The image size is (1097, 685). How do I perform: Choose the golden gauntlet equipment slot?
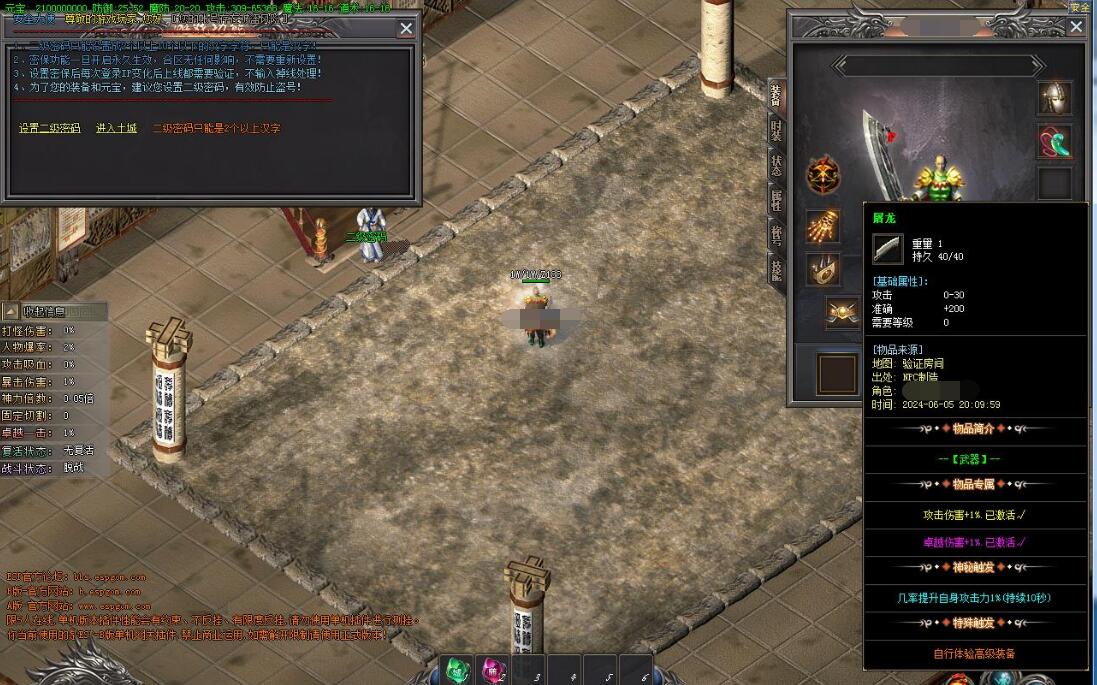pos(823,227)
